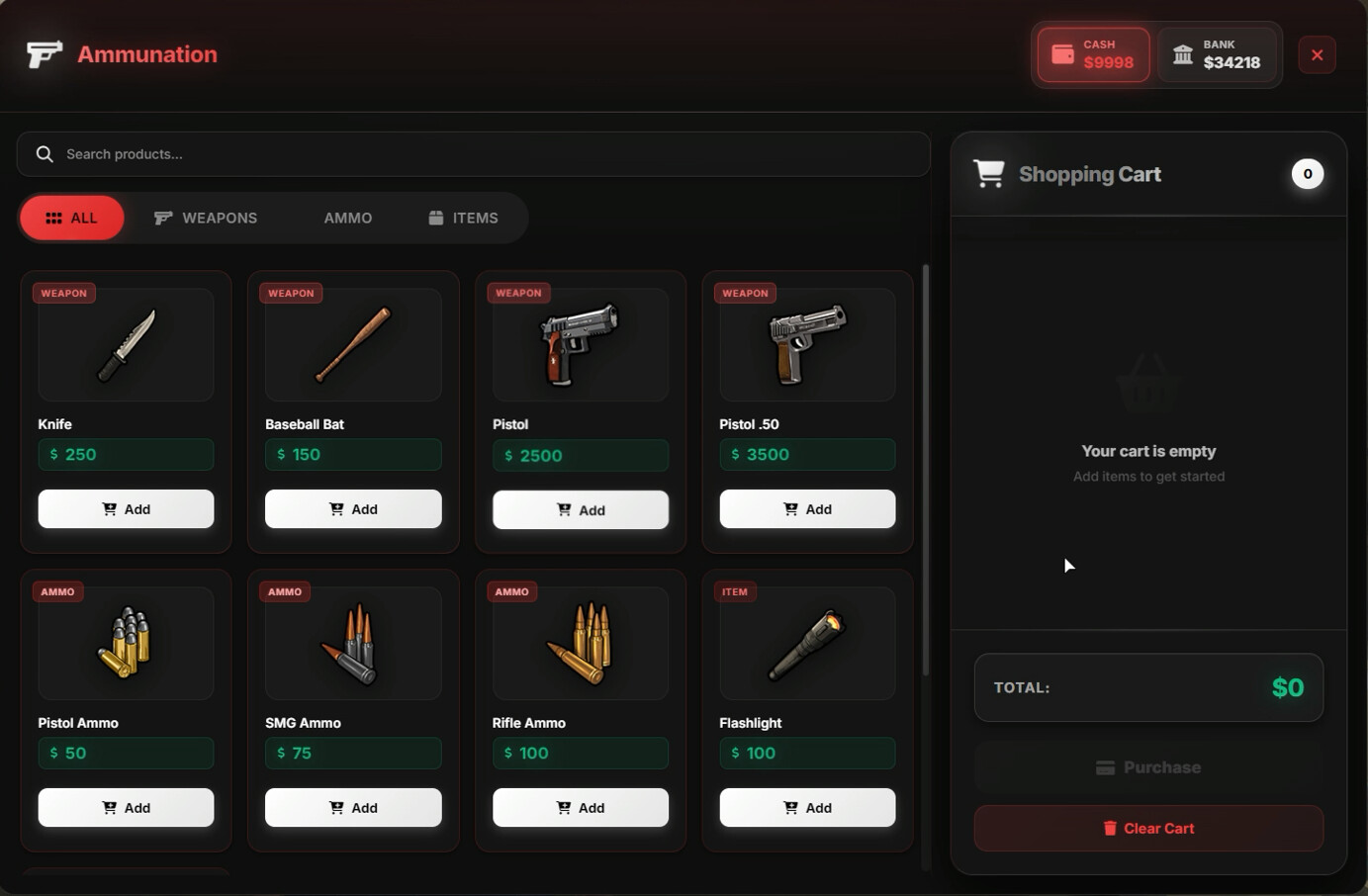
Task: Add the Knife to the cart
Action: (x=126, y=508)
